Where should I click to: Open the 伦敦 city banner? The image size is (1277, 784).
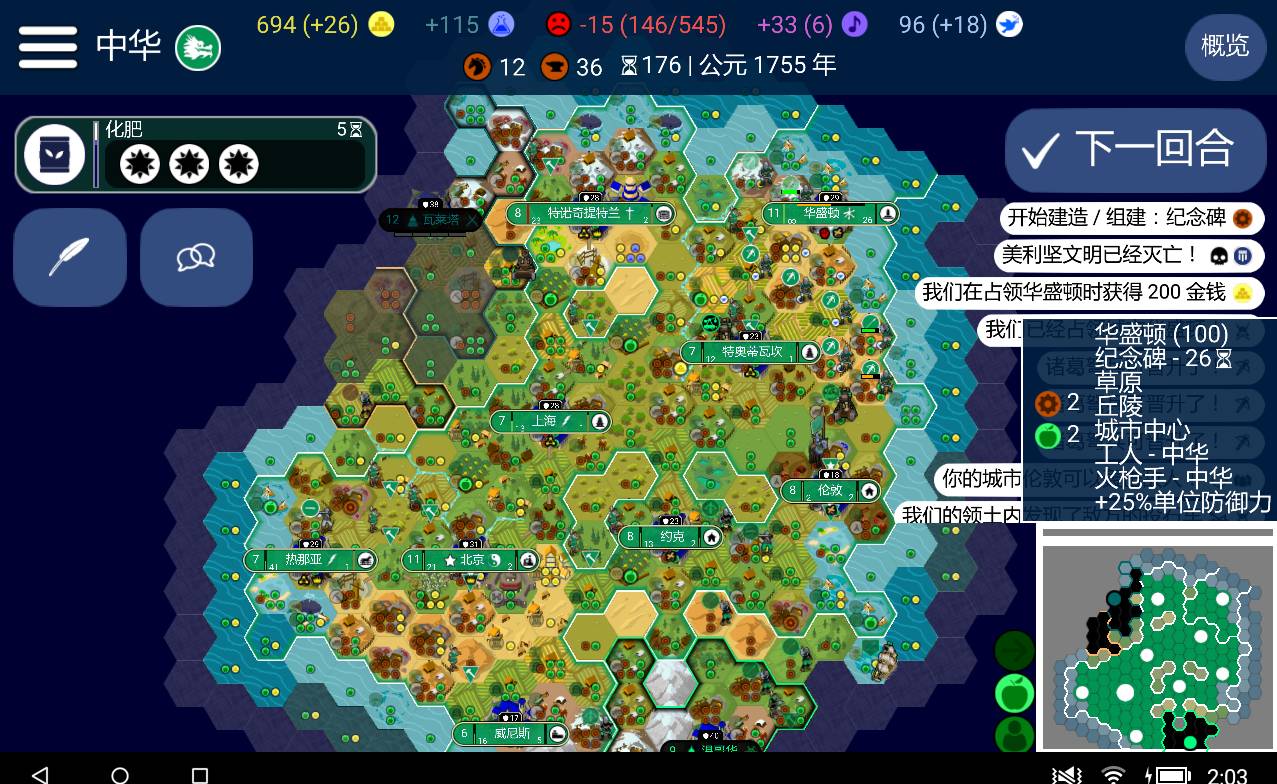(x=830, y=491)
